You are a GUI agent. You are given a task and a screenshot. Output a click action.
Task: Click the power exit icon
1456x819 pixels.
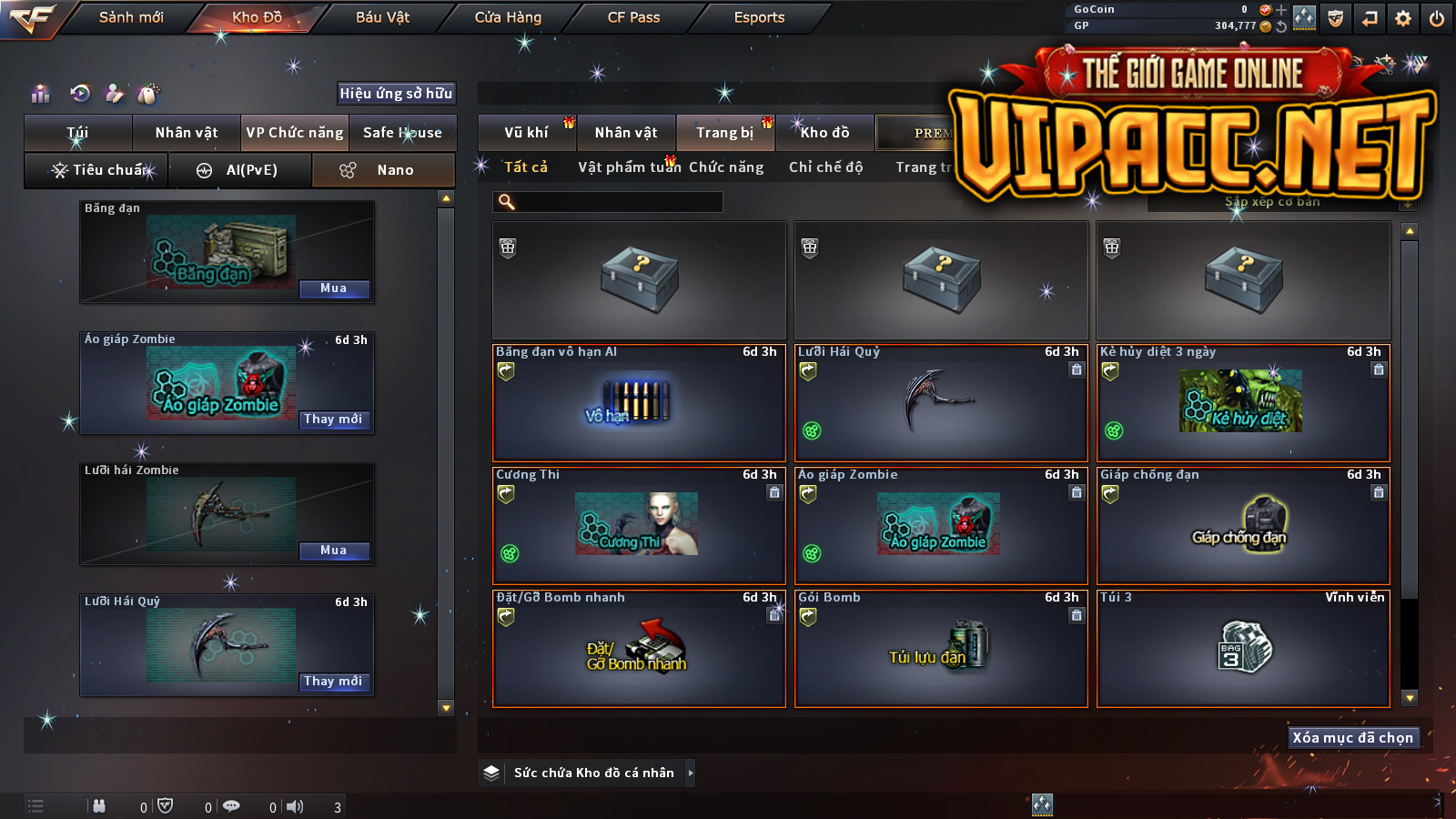[1437, 18]
